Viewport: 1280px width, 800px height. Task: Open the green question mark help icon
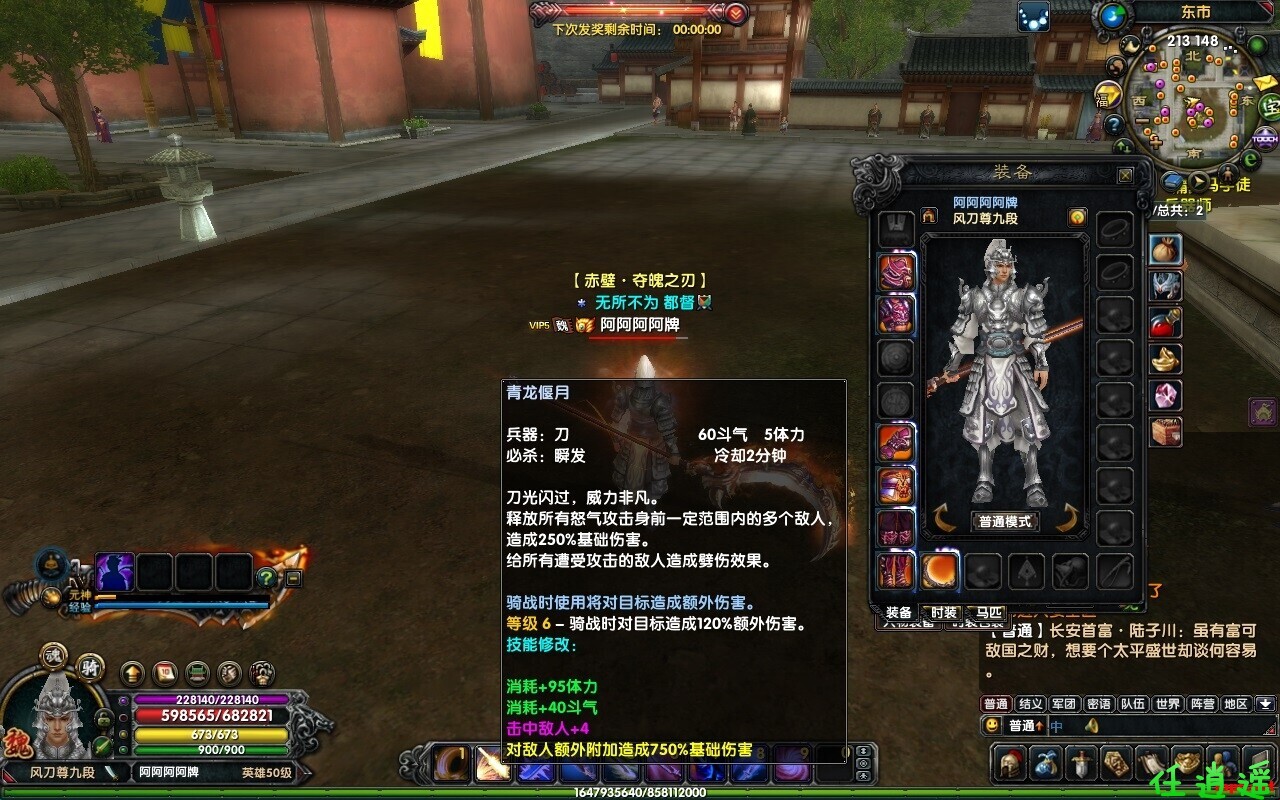(266, 577)
